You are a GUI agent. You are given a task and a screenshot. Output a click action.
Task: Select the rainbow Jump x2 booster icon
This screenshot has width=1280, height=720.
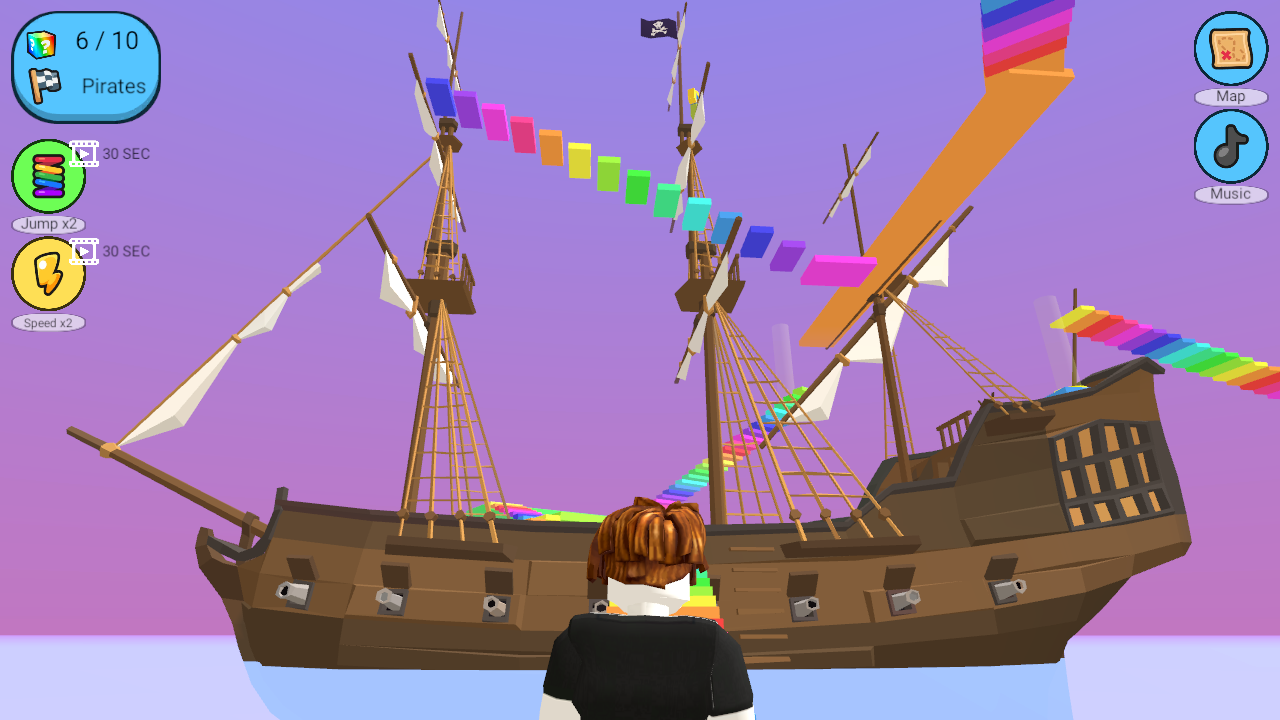(47, 175)
